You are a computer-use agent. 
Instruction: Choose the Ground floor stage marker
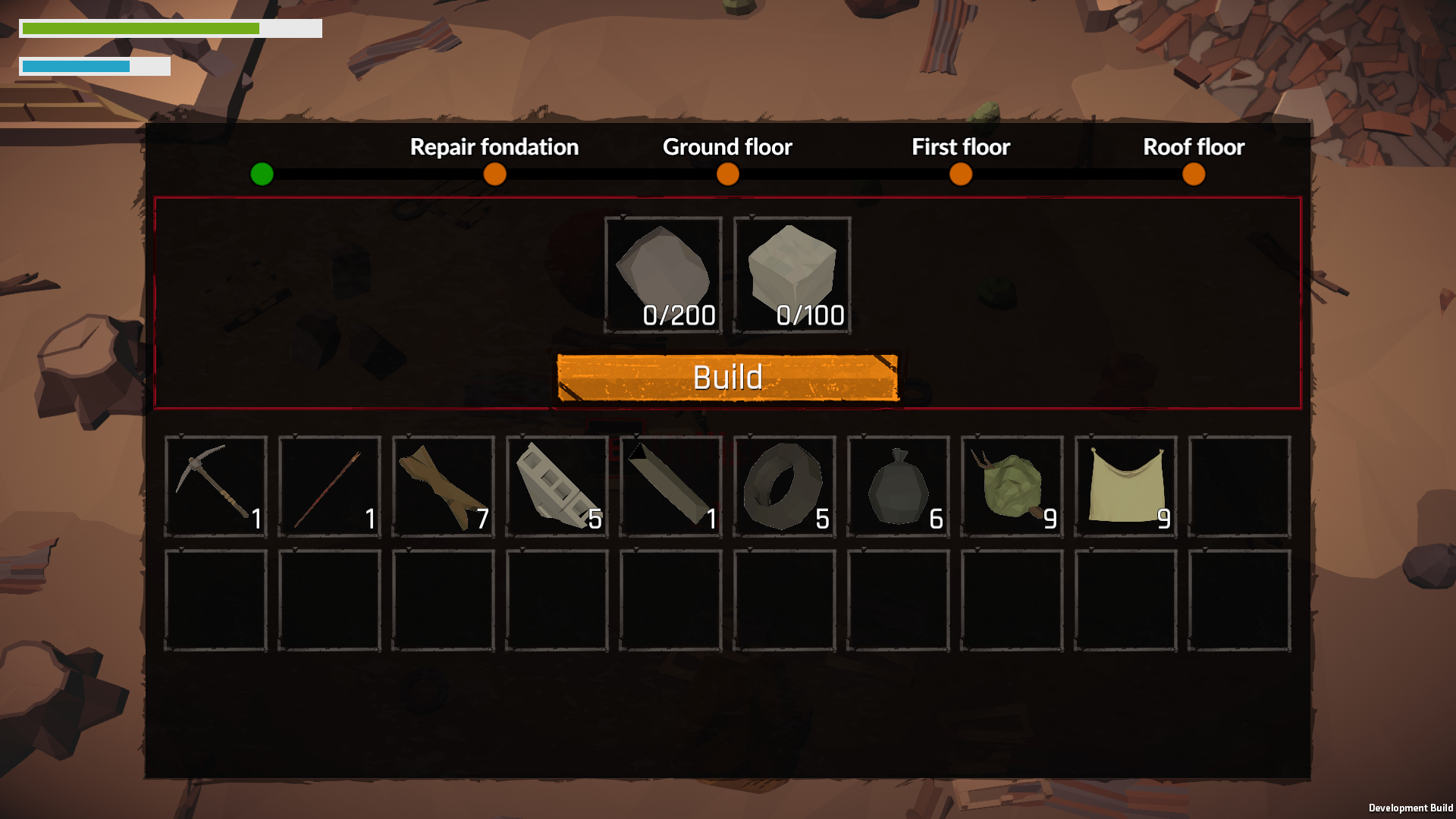[727, 174]
